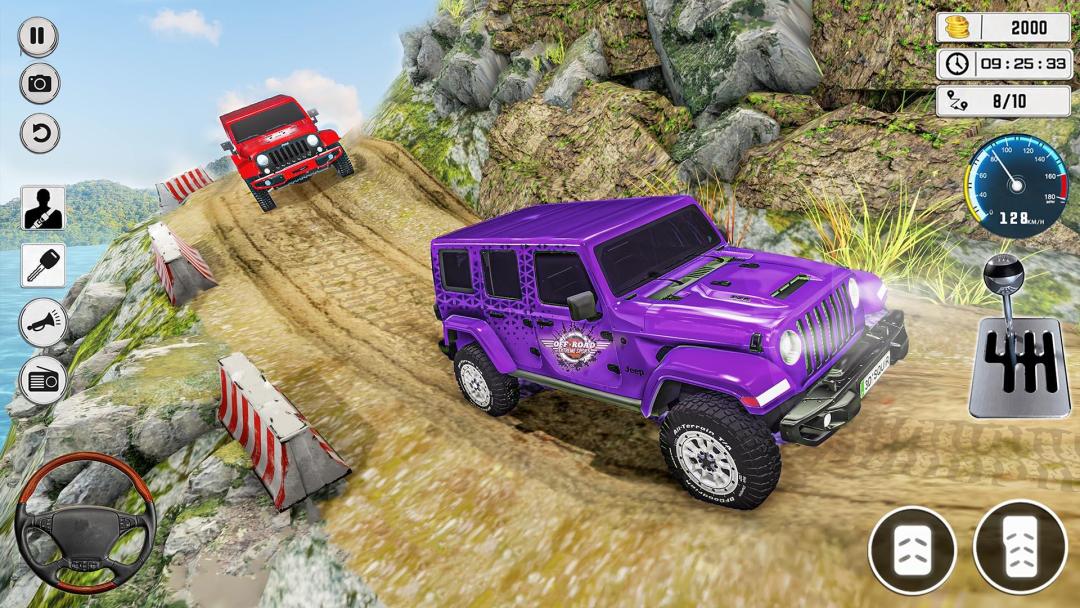Click the gear shifter
This screenshot has height=608, width=1080.
tap(1018, 340)
